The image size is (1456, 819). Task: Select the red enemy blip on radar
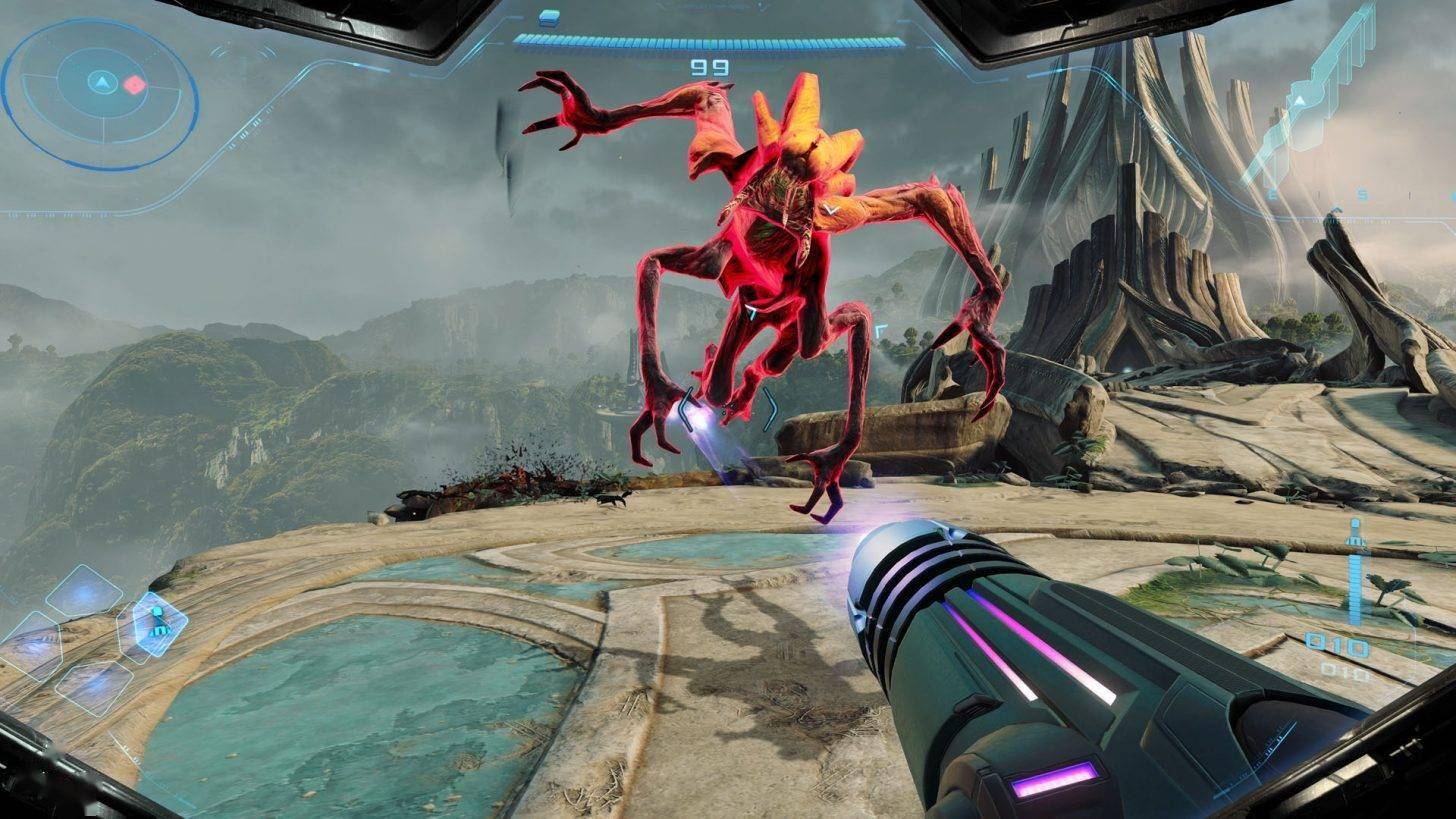(135, 85)
